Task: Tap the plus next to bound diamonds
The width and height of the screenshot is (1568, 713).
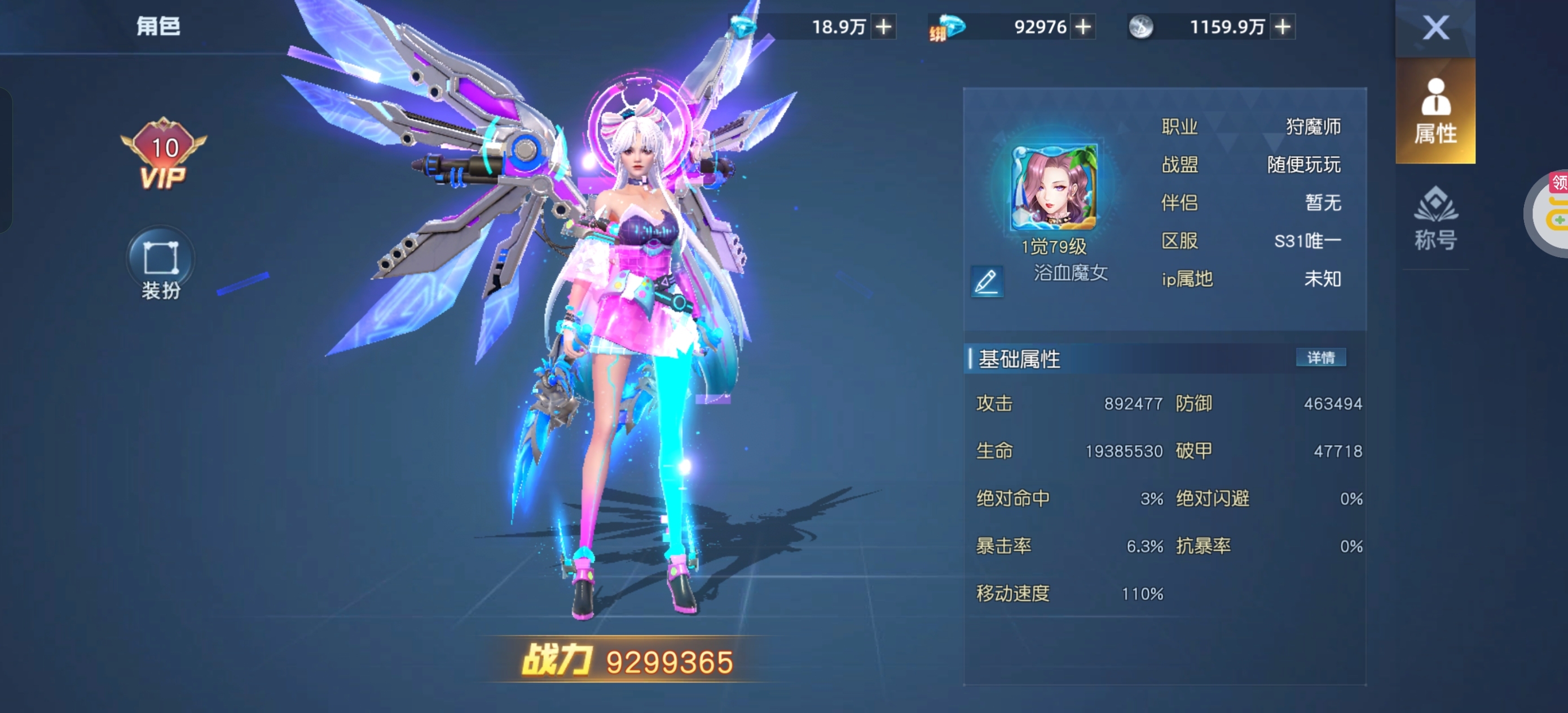Action: point(1083,27)
